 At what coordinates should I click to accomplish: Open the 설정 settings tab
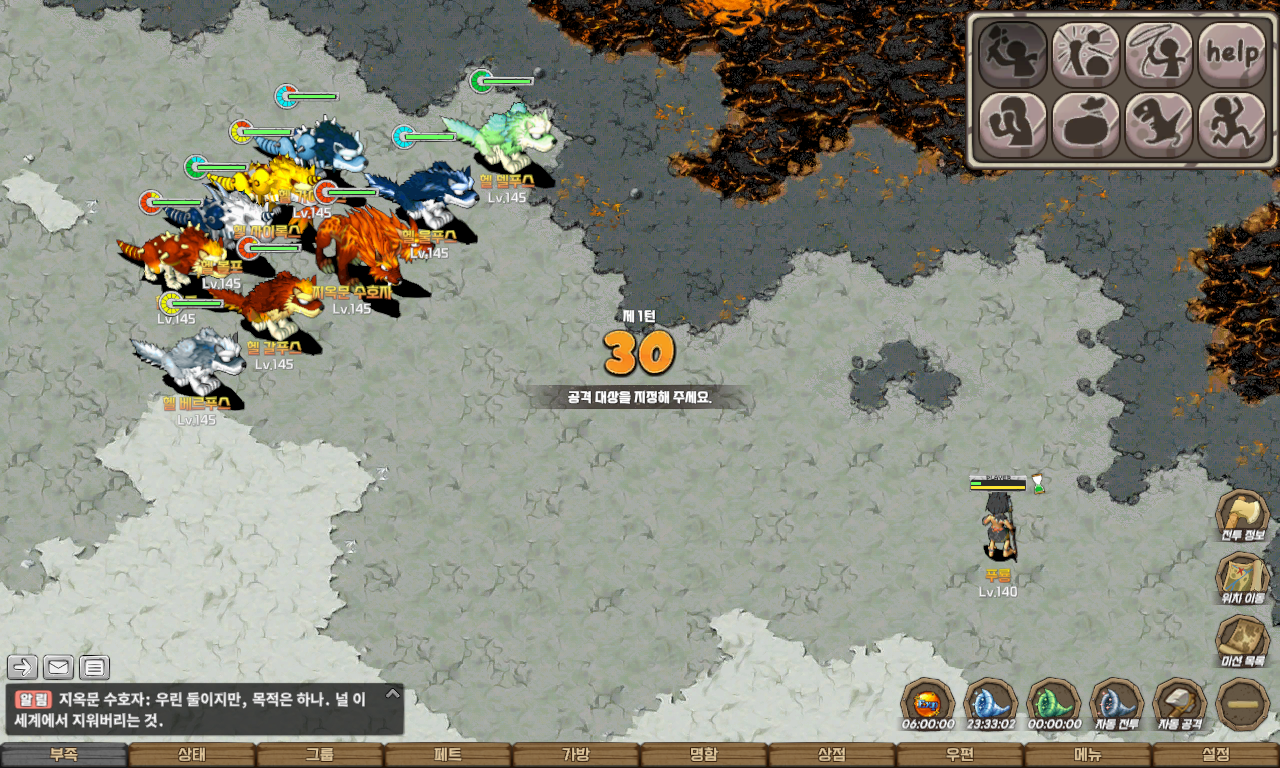point(1216,755)
